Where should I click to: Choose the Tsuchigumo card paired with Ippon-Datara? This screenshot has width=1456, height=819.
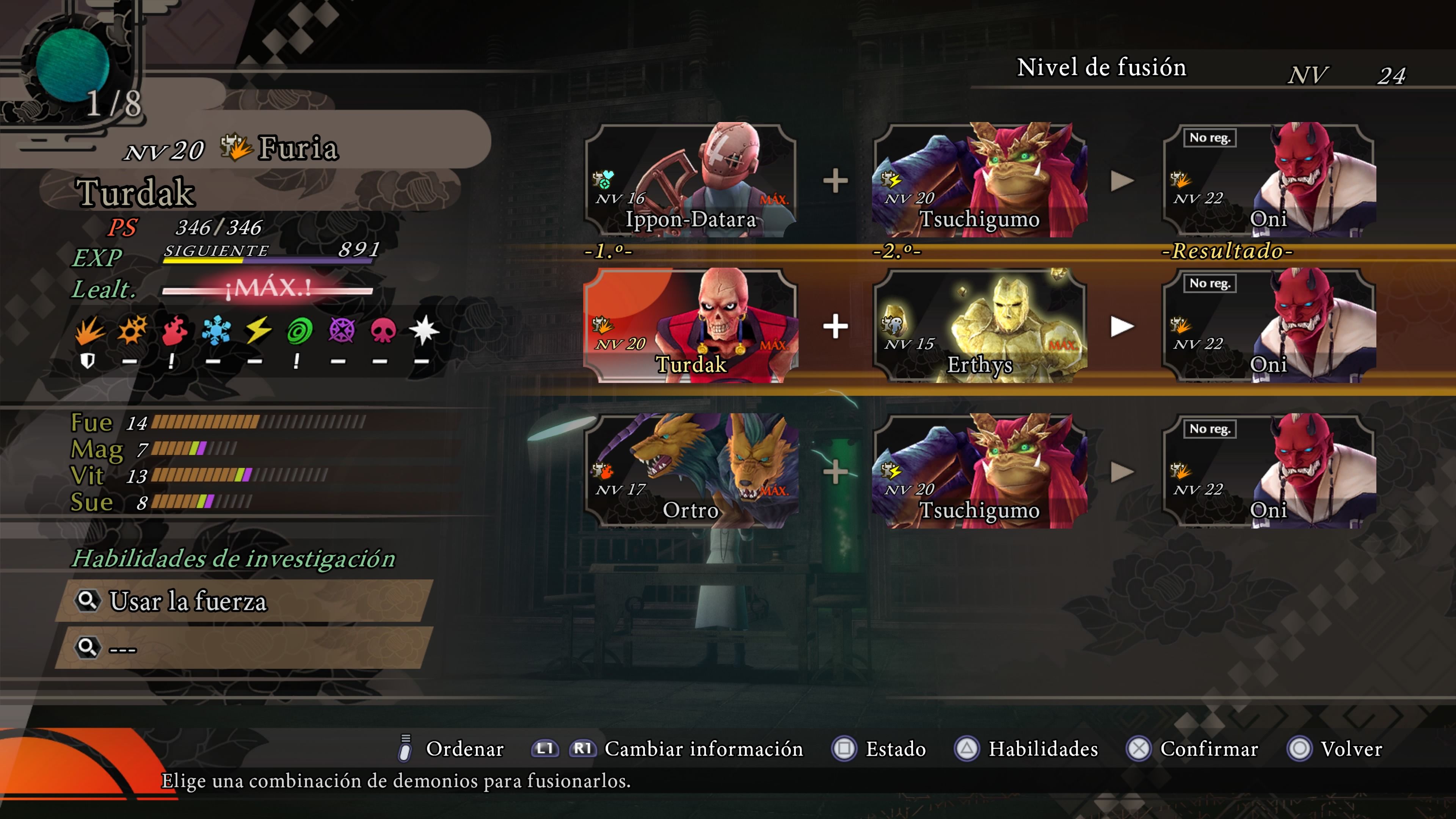point(979,180)
